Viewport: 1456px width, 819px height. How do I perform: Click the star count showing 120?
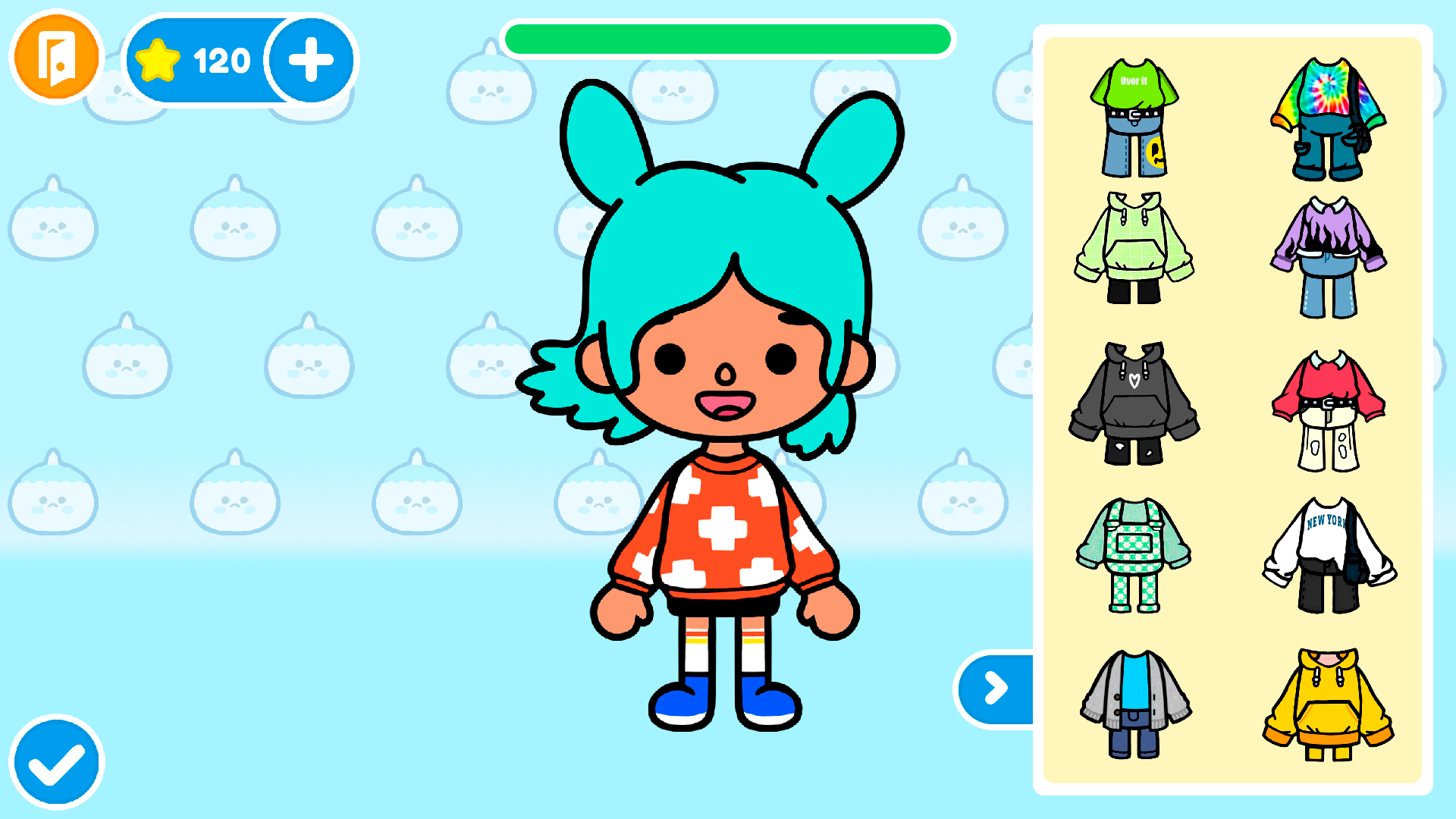click(x=220, y=61)
